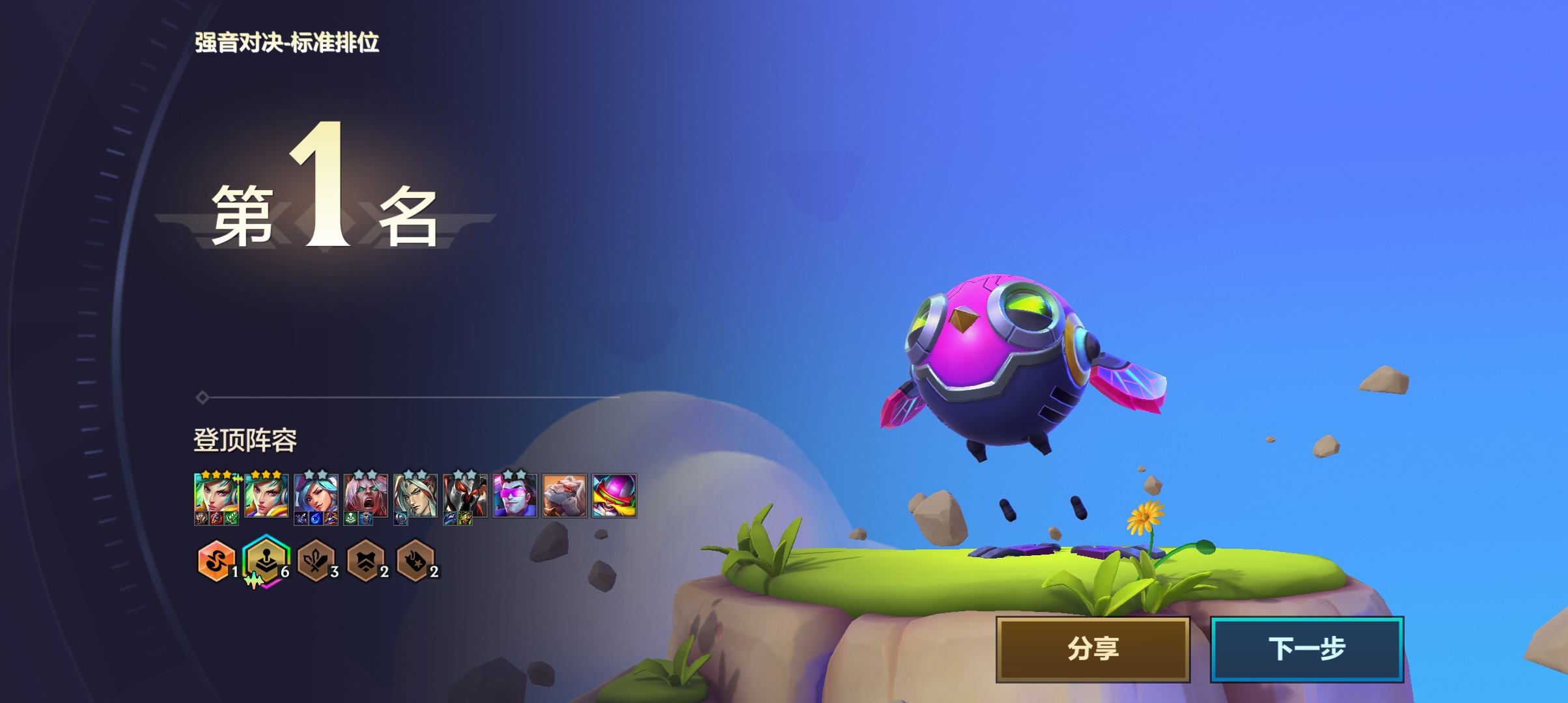This screenshot has height=703, width=1568.
Task: Select the armored Mordekaiser portrait
Action: click(x=465, y=497)
